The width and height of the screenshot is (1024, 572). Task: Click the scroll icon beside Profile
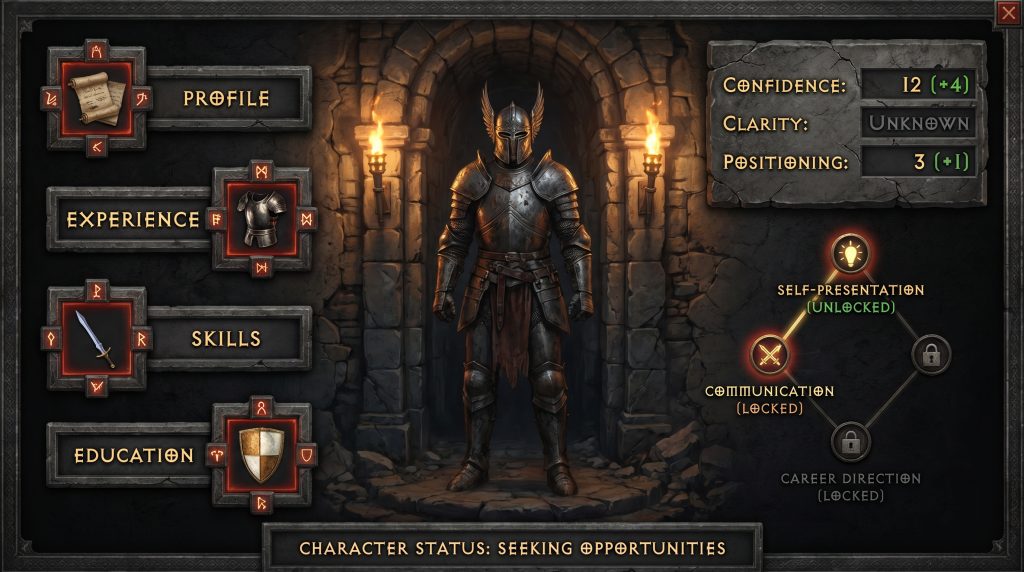[x=96, y=98]
